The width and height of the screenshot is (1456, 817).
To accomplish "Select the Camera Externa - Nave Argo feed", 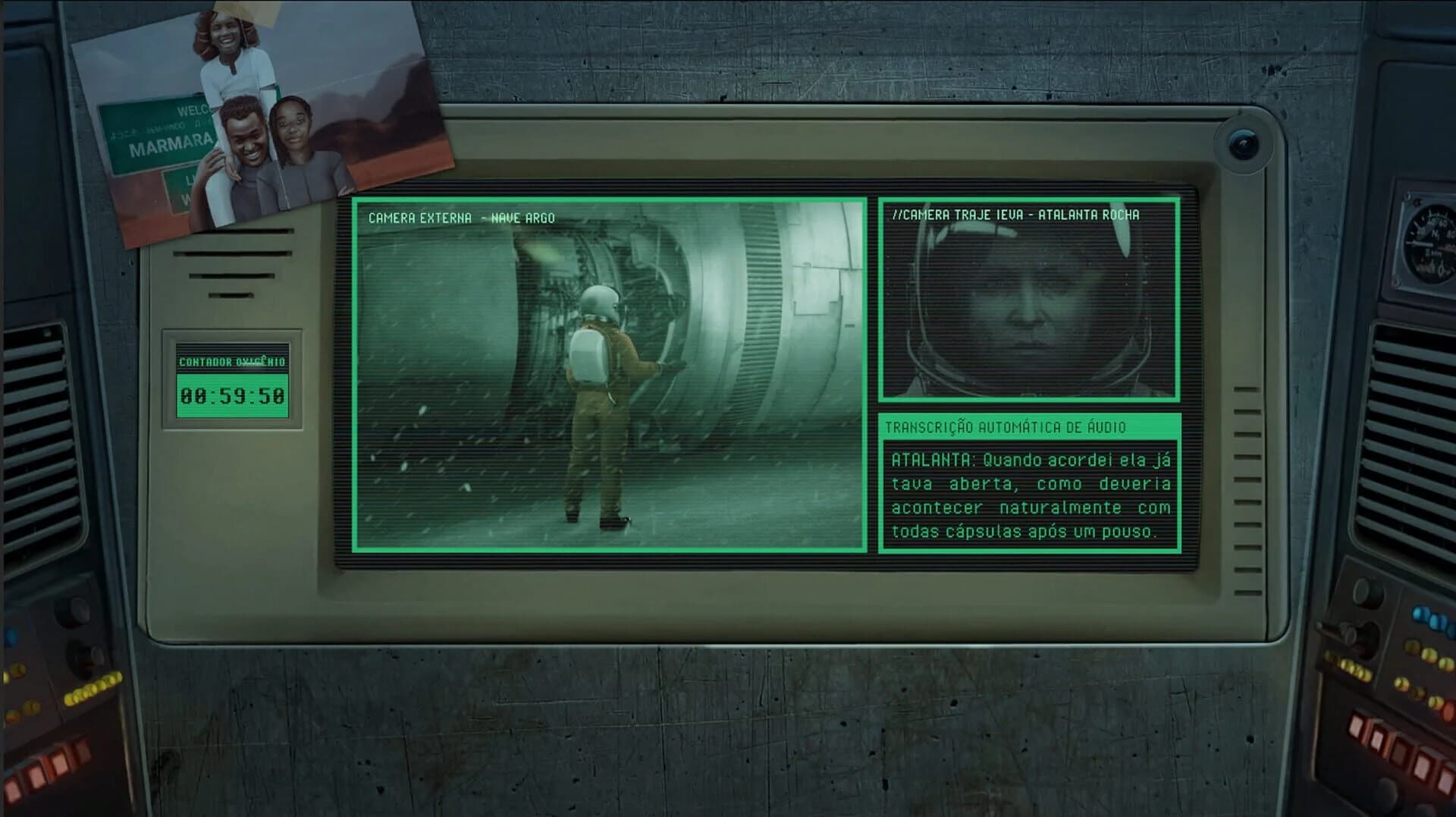I will (607, 372).
